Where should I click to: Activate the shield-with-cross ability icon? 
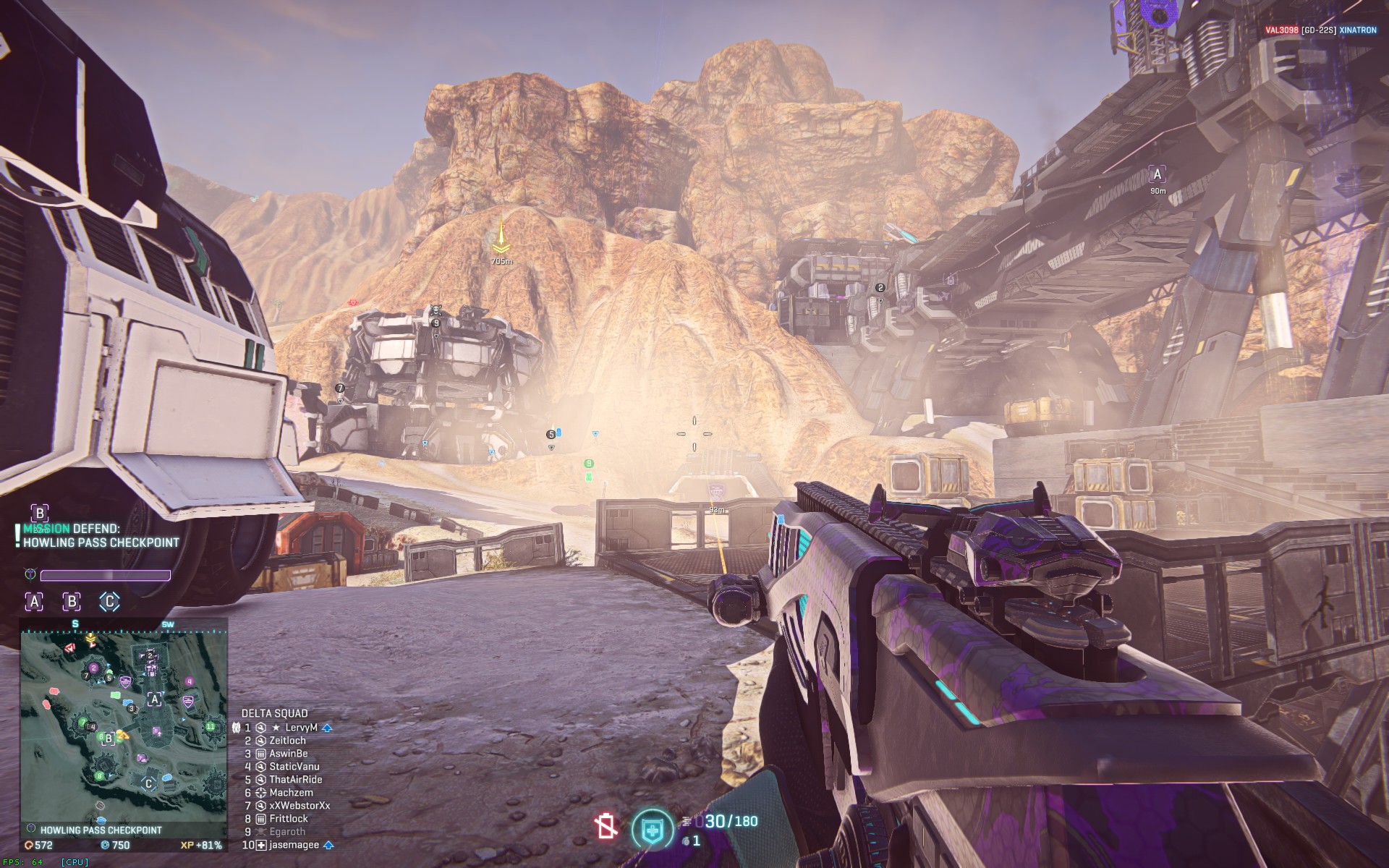[652, 829]
